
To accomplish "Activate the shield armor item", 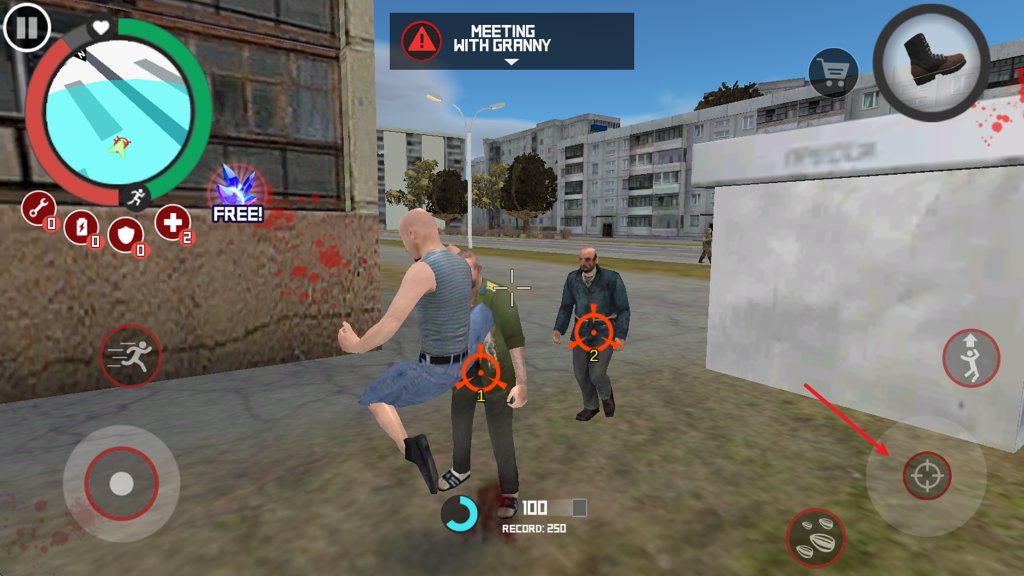I will [125, 234].
